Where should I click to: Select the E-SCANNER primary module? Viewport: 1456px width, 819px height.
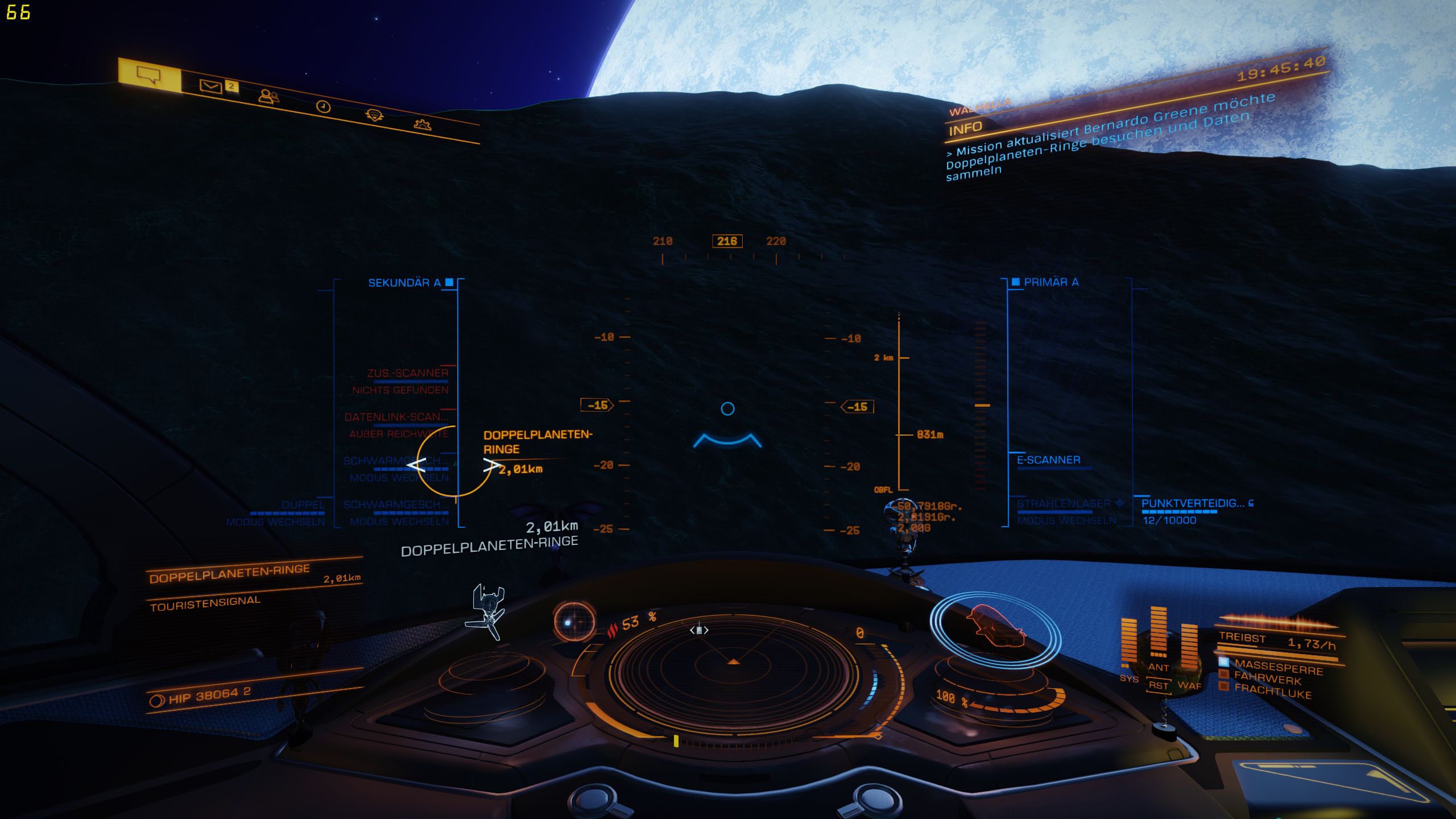click(1048, 460)
